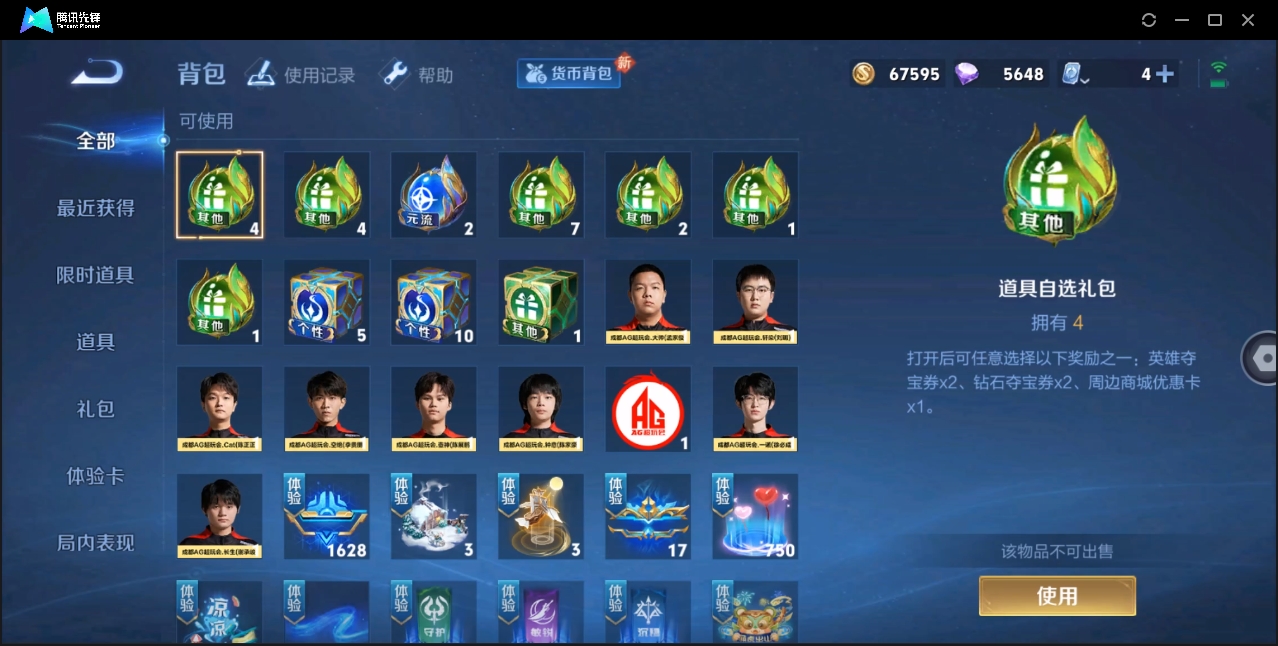Image resolution: width=1278 pixels, height=646 pixels.
Task: Open the 使用记录 usage history
Action: point(301,75)
